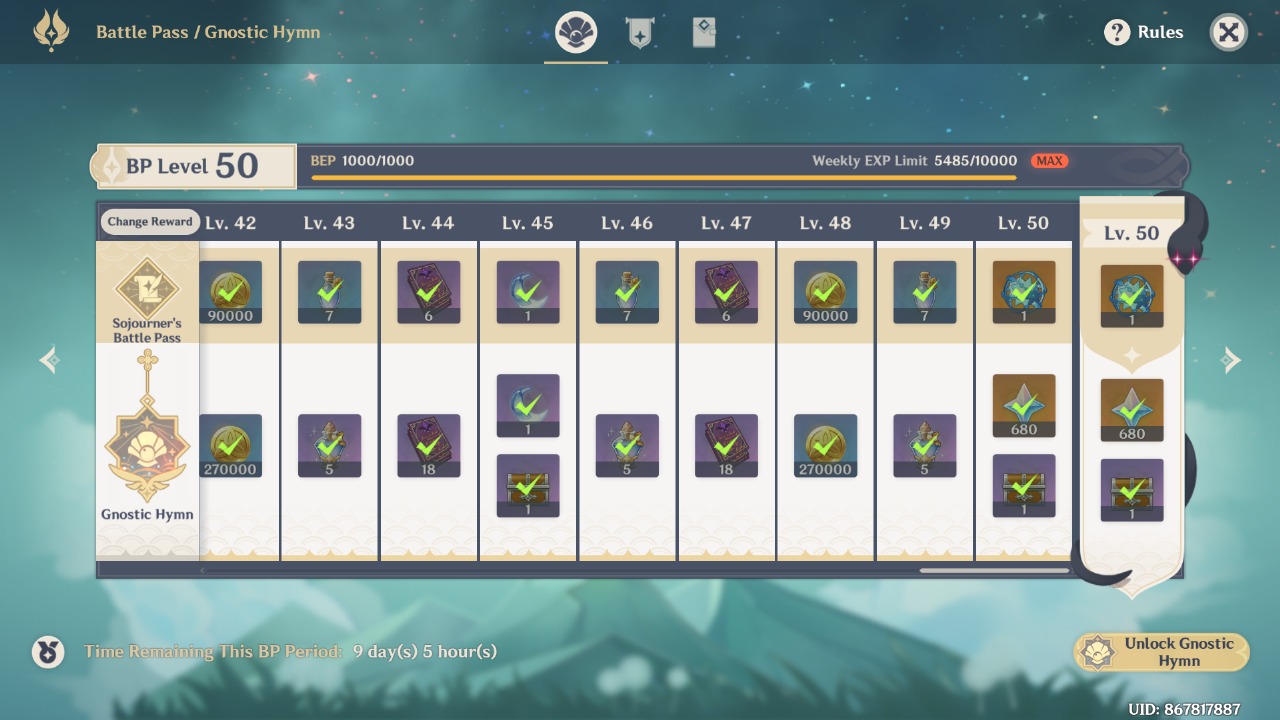Click the horizontal reward list scrollbar
Image resolution: width=1280 pixels, height=720 pixels.
[x=994, y=571]
